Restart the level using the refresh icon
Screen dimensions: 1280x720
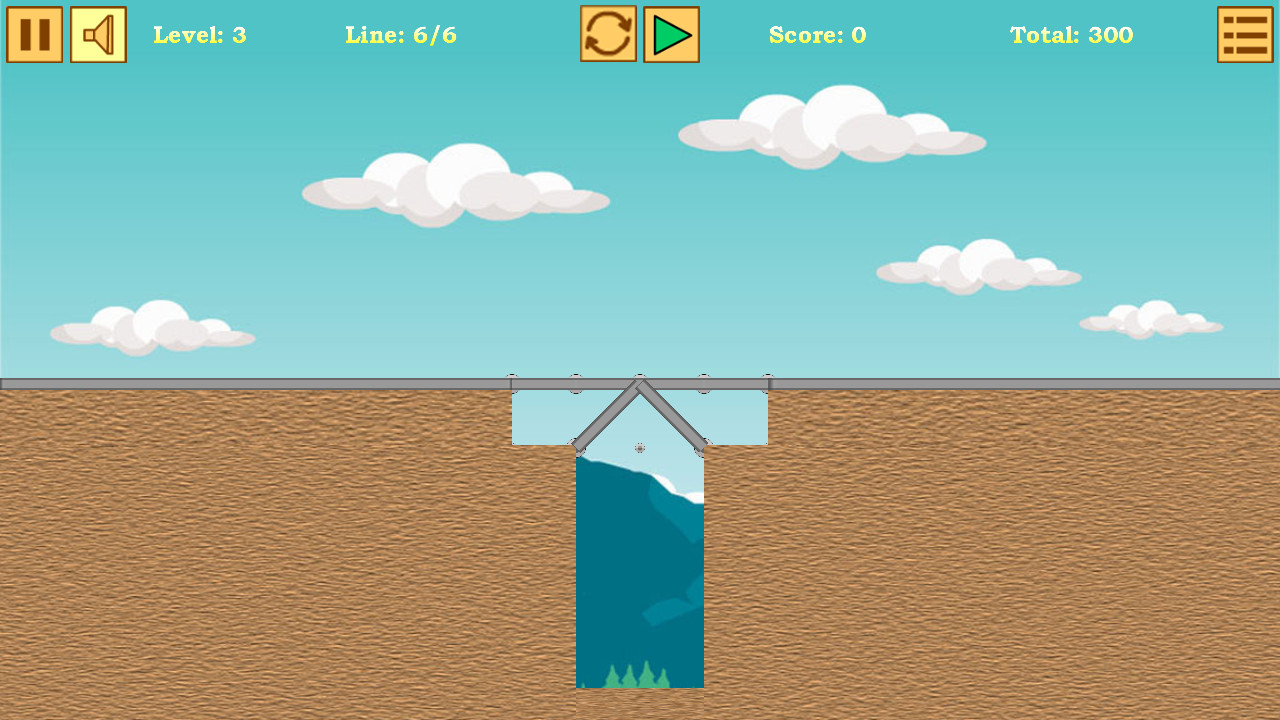tap(608, 34)
